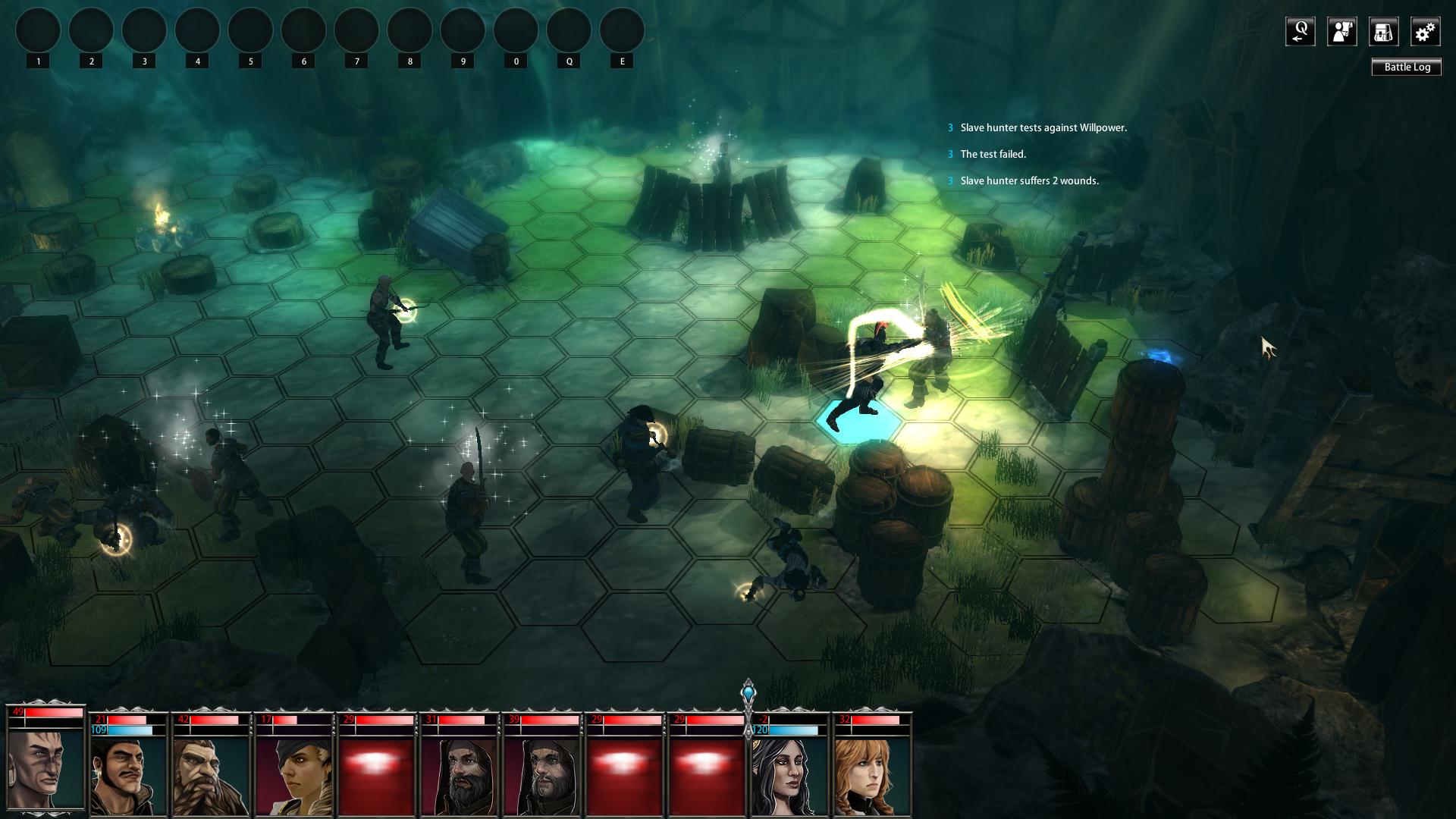Open the backpack inventory
The image size is (1456, 819).
pyautogui.click(x=1383, y=32)
